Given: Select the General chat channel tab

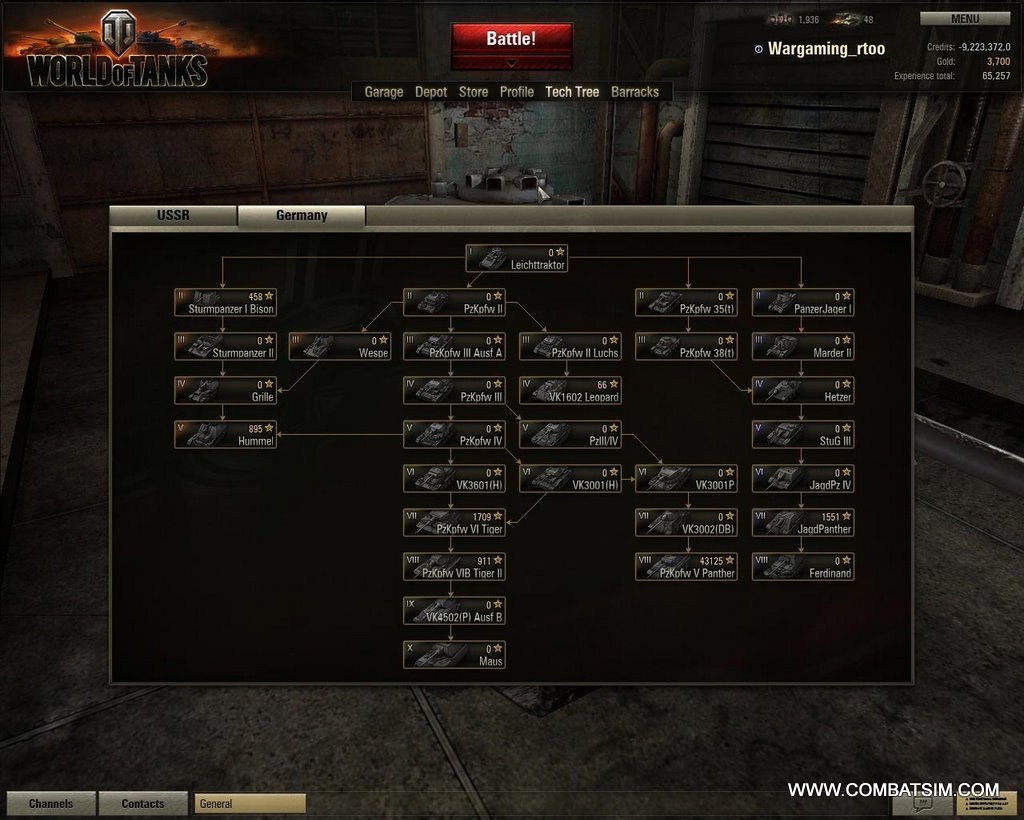Looking at the screenshot, I should click(x=250, y=804).
